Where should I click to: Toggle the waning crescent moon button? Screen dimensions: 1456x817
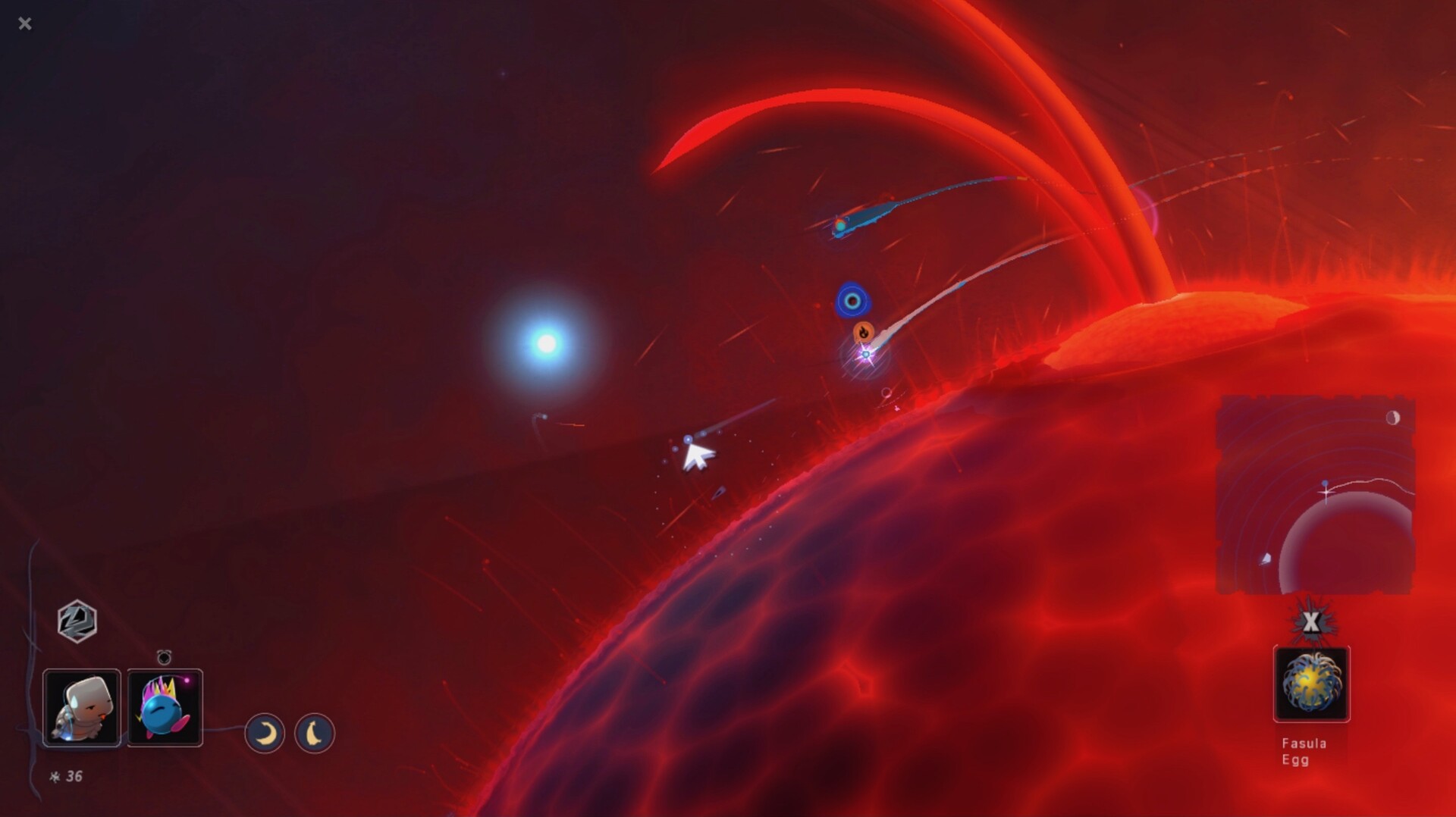[265, 733]
